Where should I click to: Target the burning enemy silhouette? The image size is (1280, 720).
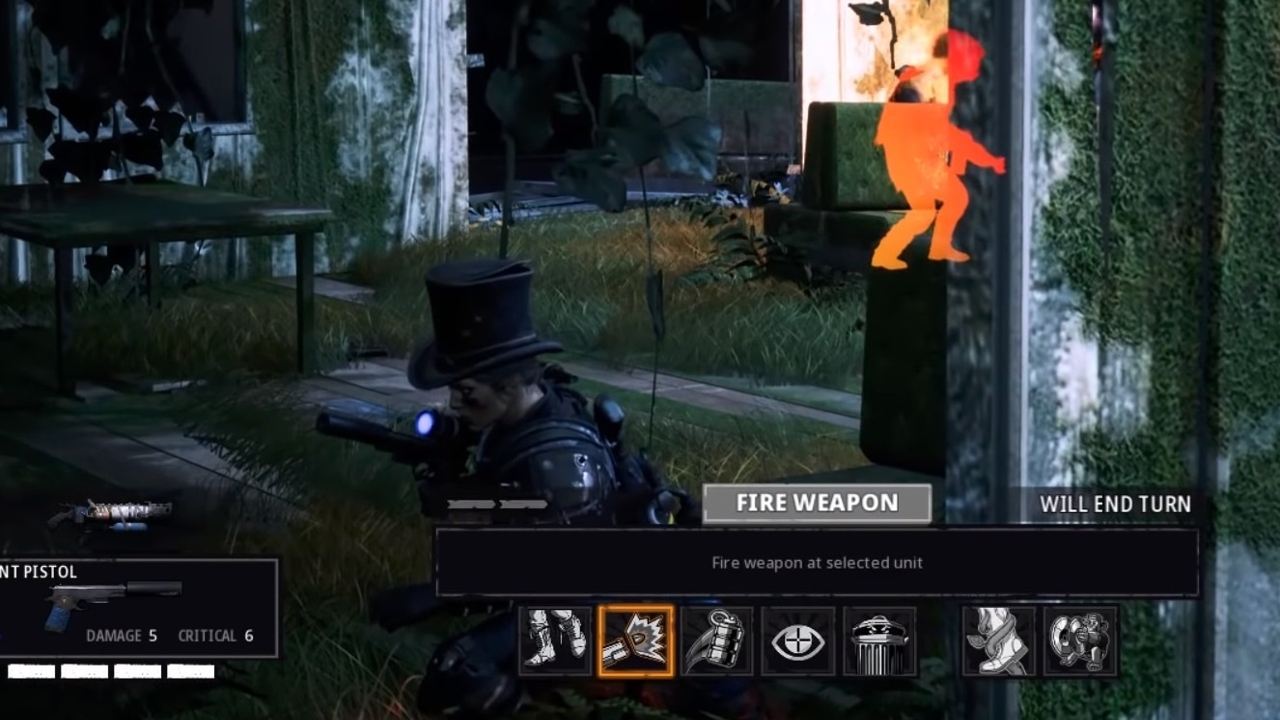click(x=930, y=150)
